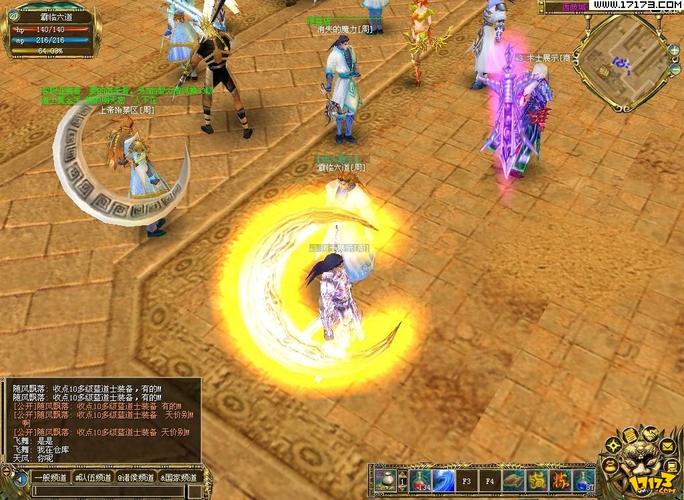Open the circular minimap

pyautogui.click(x=626, y=60)
